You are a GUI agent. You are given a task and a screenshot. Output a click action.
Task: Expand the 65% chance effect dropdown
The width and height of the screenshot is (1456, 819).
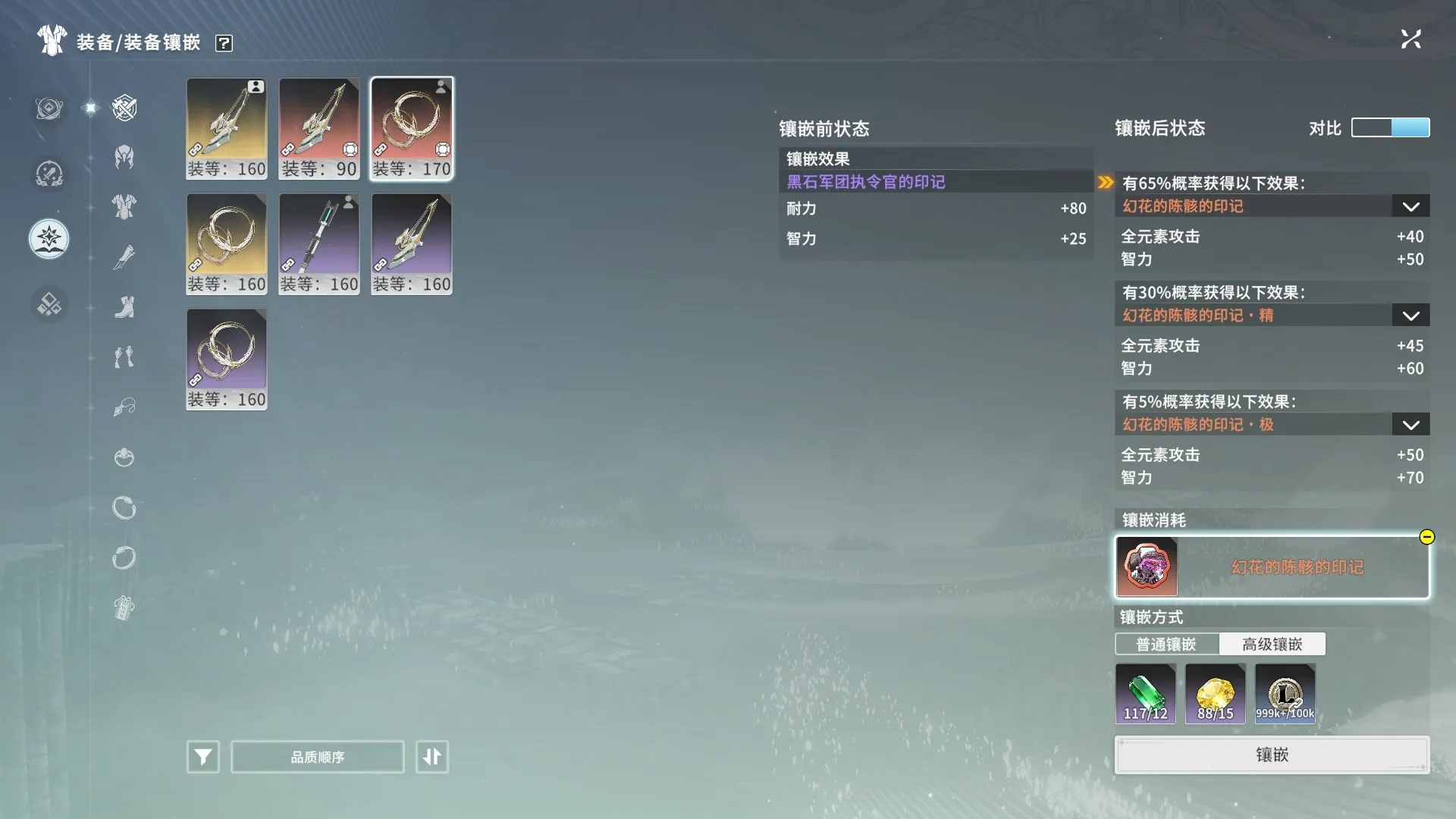1410,206
